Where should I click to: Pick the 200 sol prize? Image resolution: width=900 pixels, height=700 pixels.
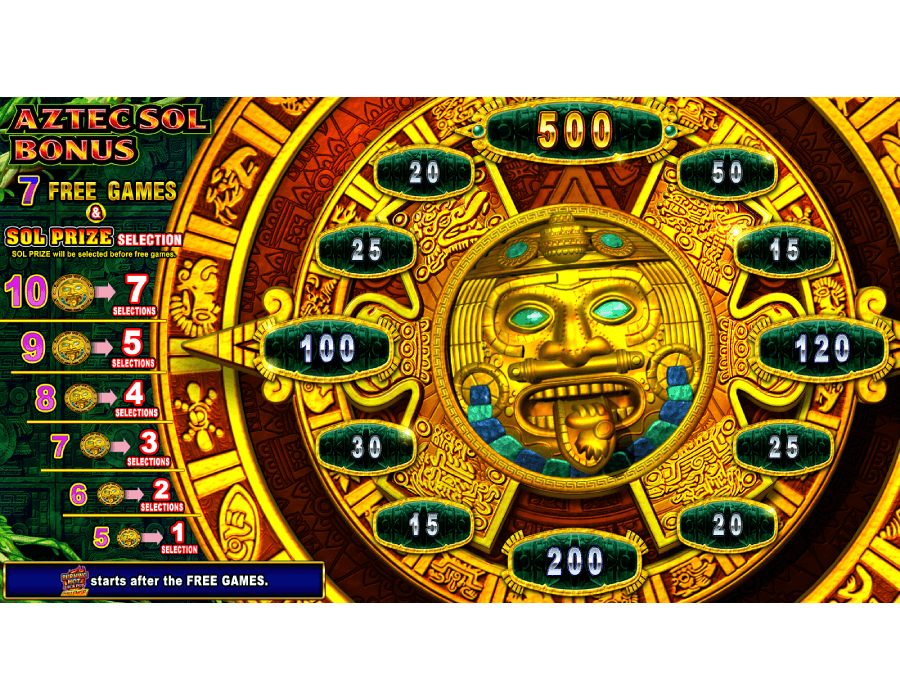[575, 562]
